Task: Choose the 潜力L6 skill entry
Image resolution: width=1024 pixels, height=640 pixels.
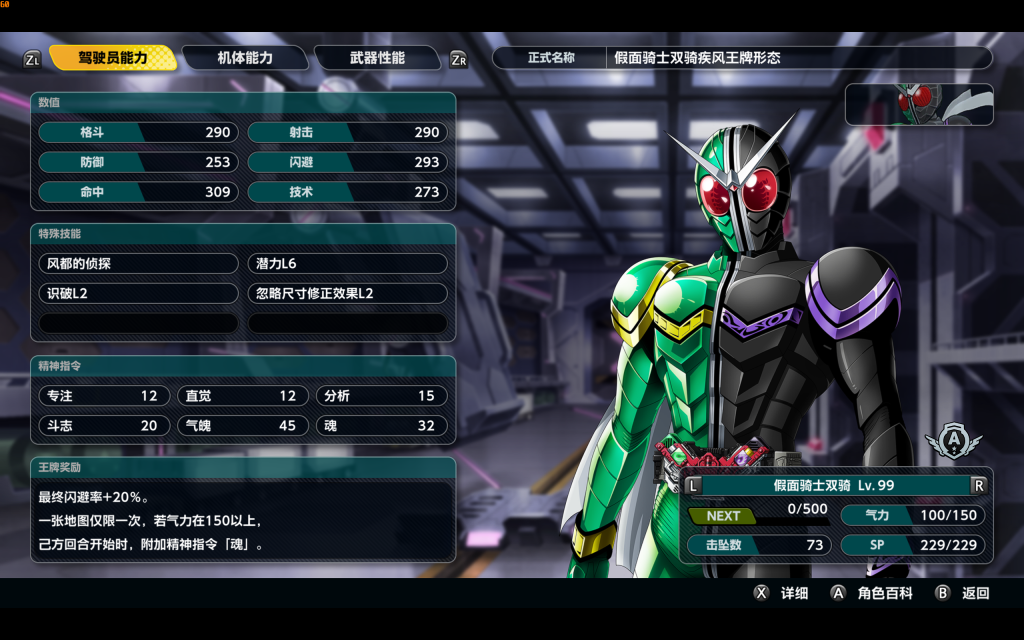Action: (347, 264)
